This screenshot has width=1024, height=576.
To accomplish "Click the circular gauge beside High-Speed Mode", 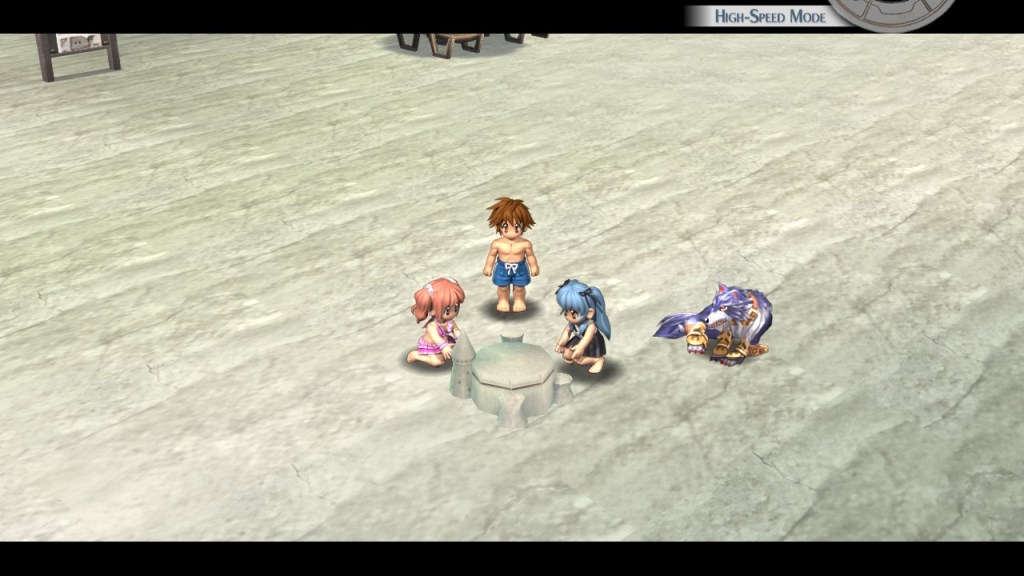I will tap(892, 13).
